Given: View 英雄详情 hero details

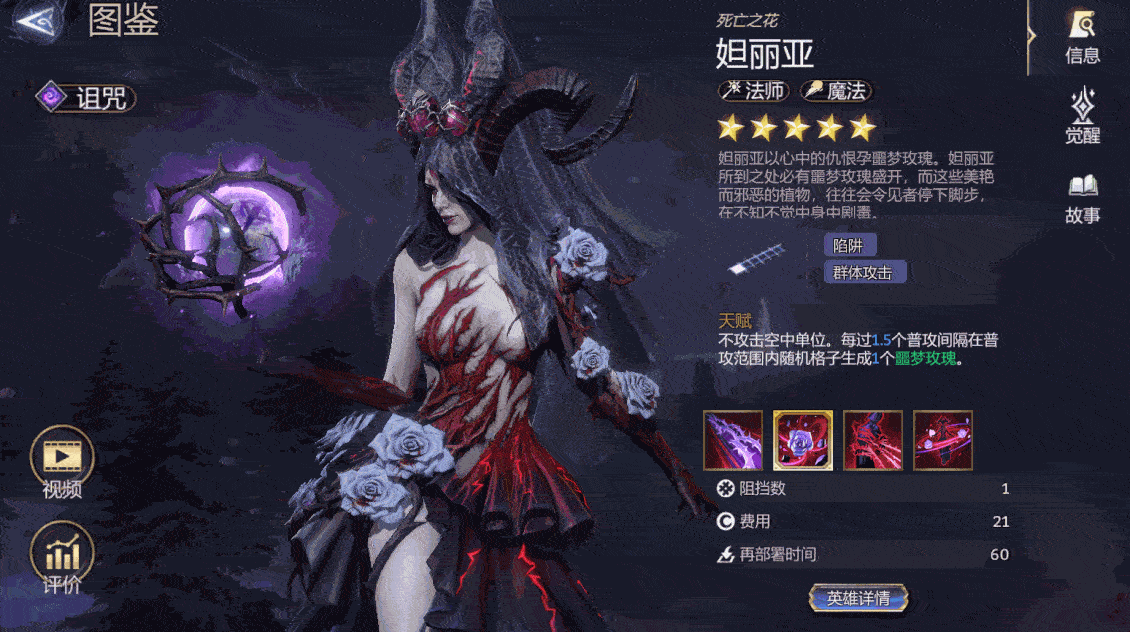Looking at the screenshot, I should click(858, 598).
